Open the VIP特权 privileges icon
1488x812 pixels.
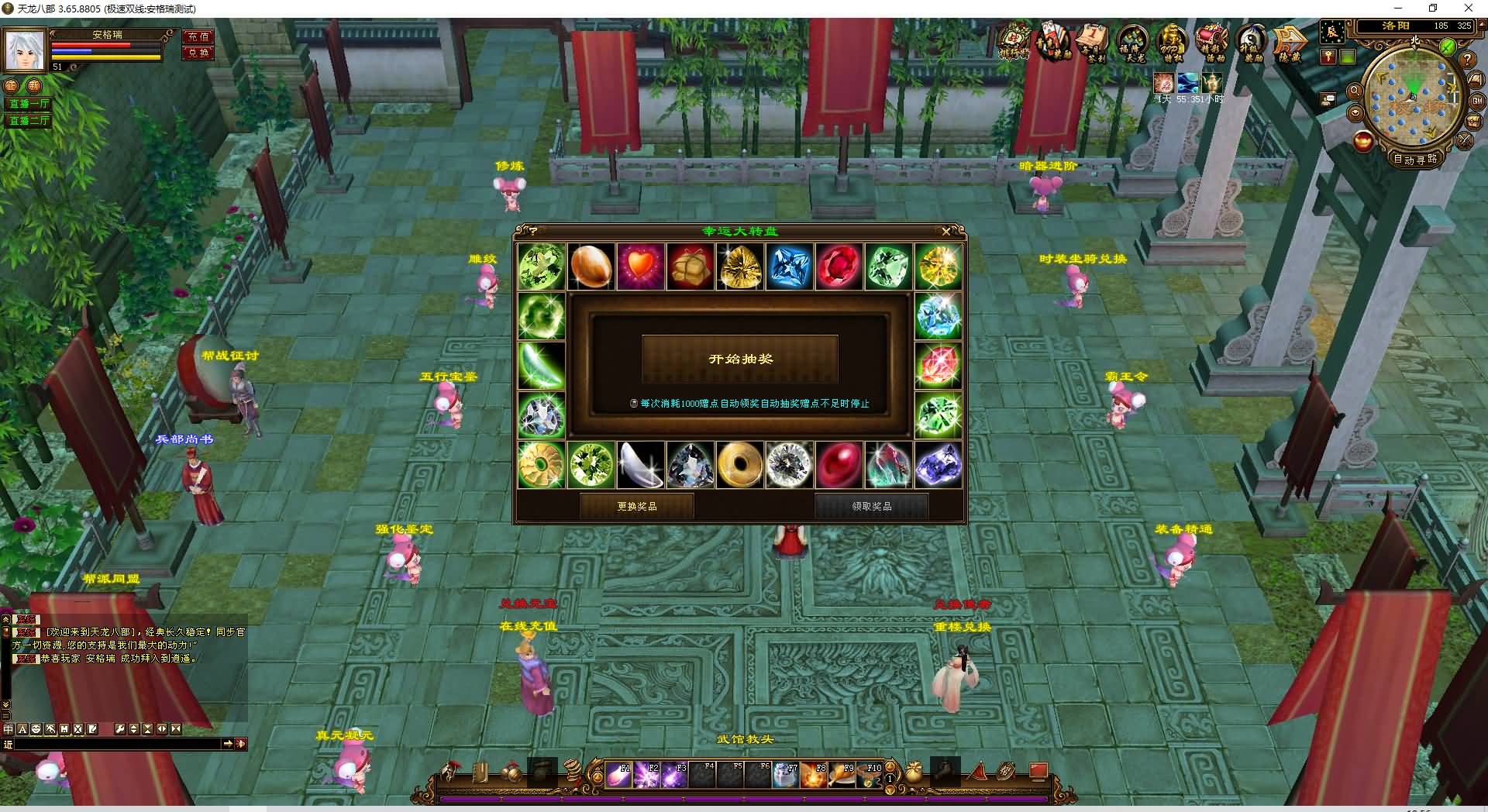[x=1173, y=41]
